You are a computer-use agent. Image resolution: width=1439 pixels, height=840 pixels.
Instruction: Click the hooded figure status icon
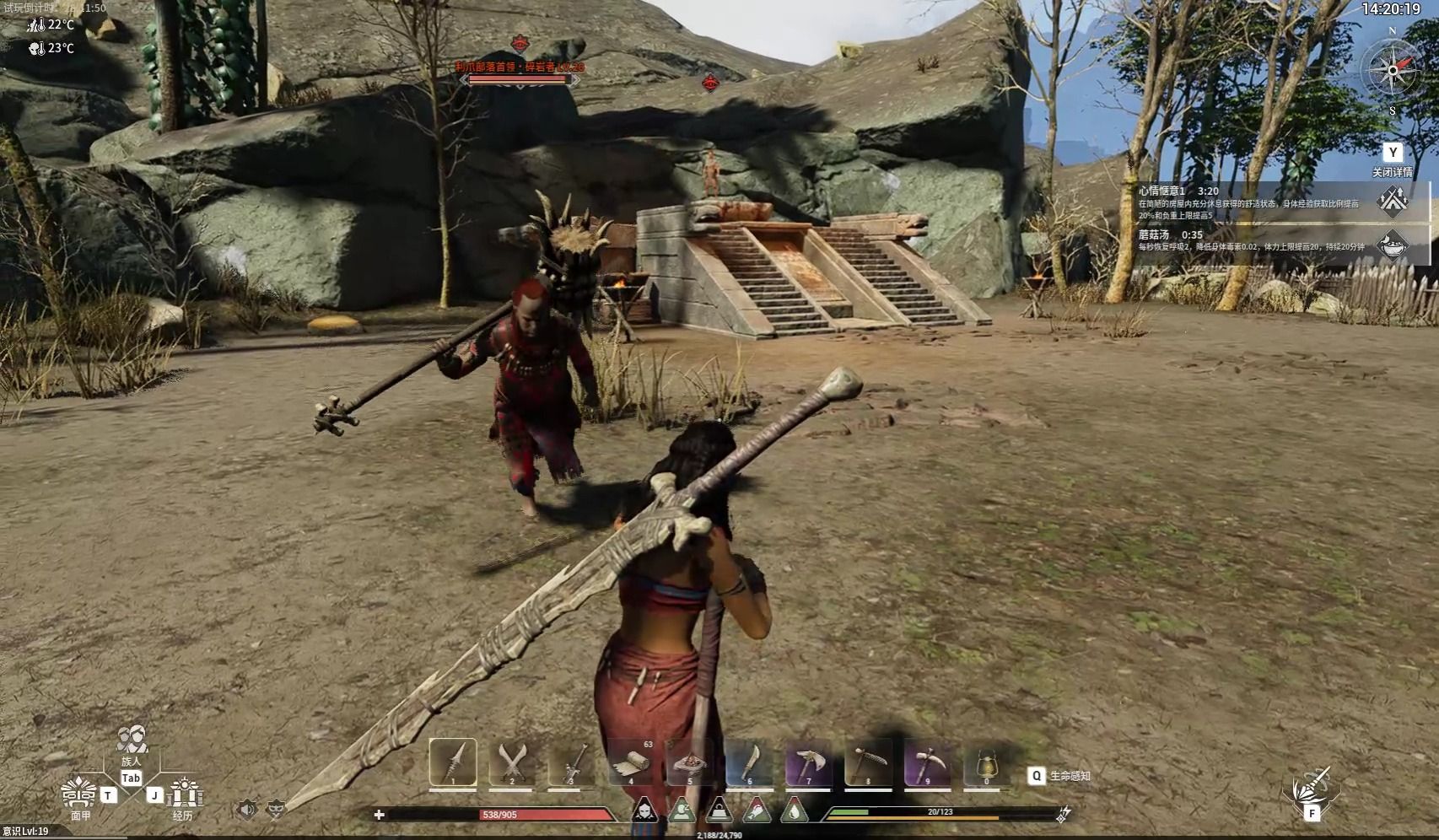(644, 810)
